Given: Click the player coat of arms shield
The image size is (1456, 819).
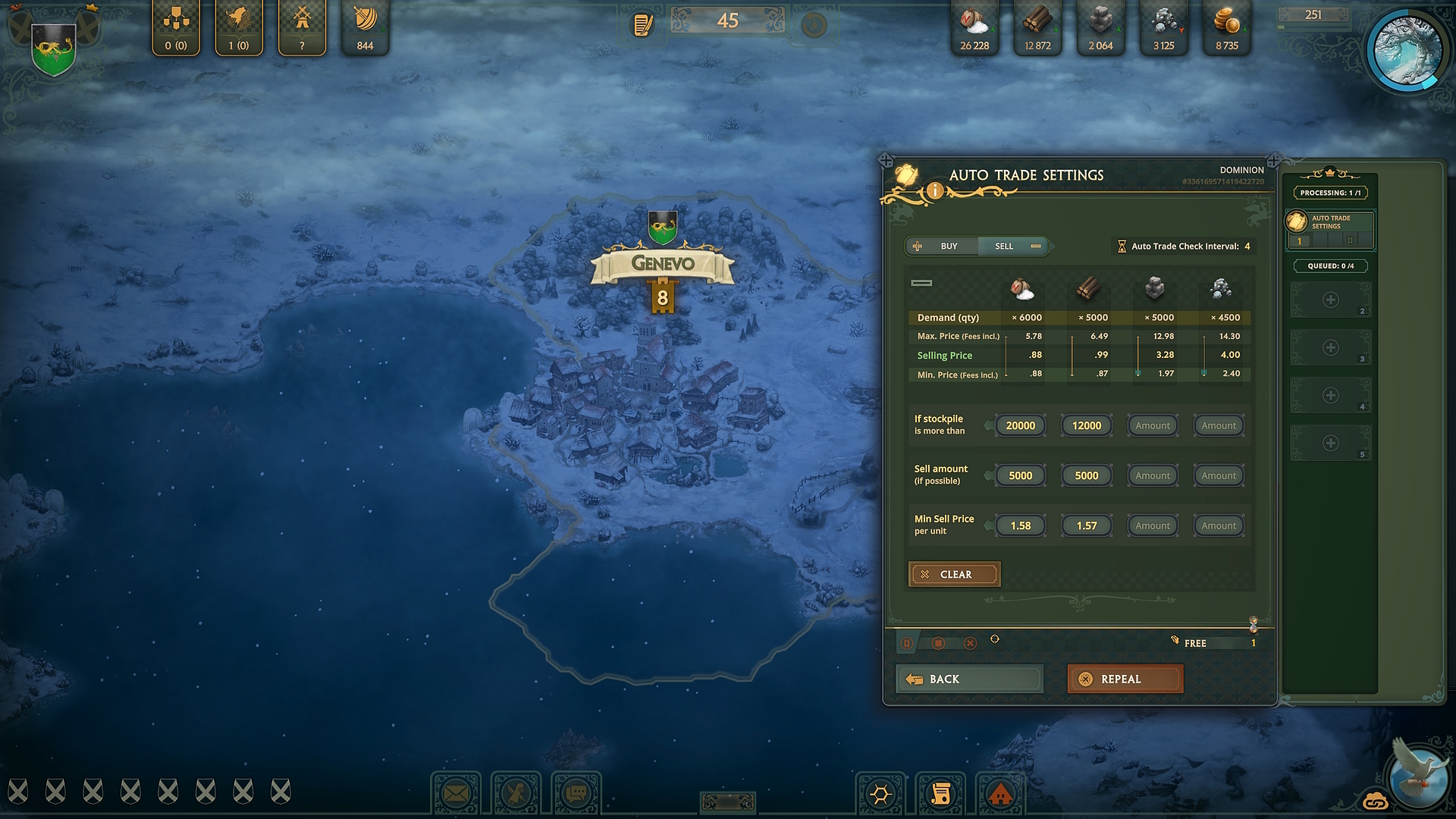Looking at the screenshot, I should pos(53,47).
